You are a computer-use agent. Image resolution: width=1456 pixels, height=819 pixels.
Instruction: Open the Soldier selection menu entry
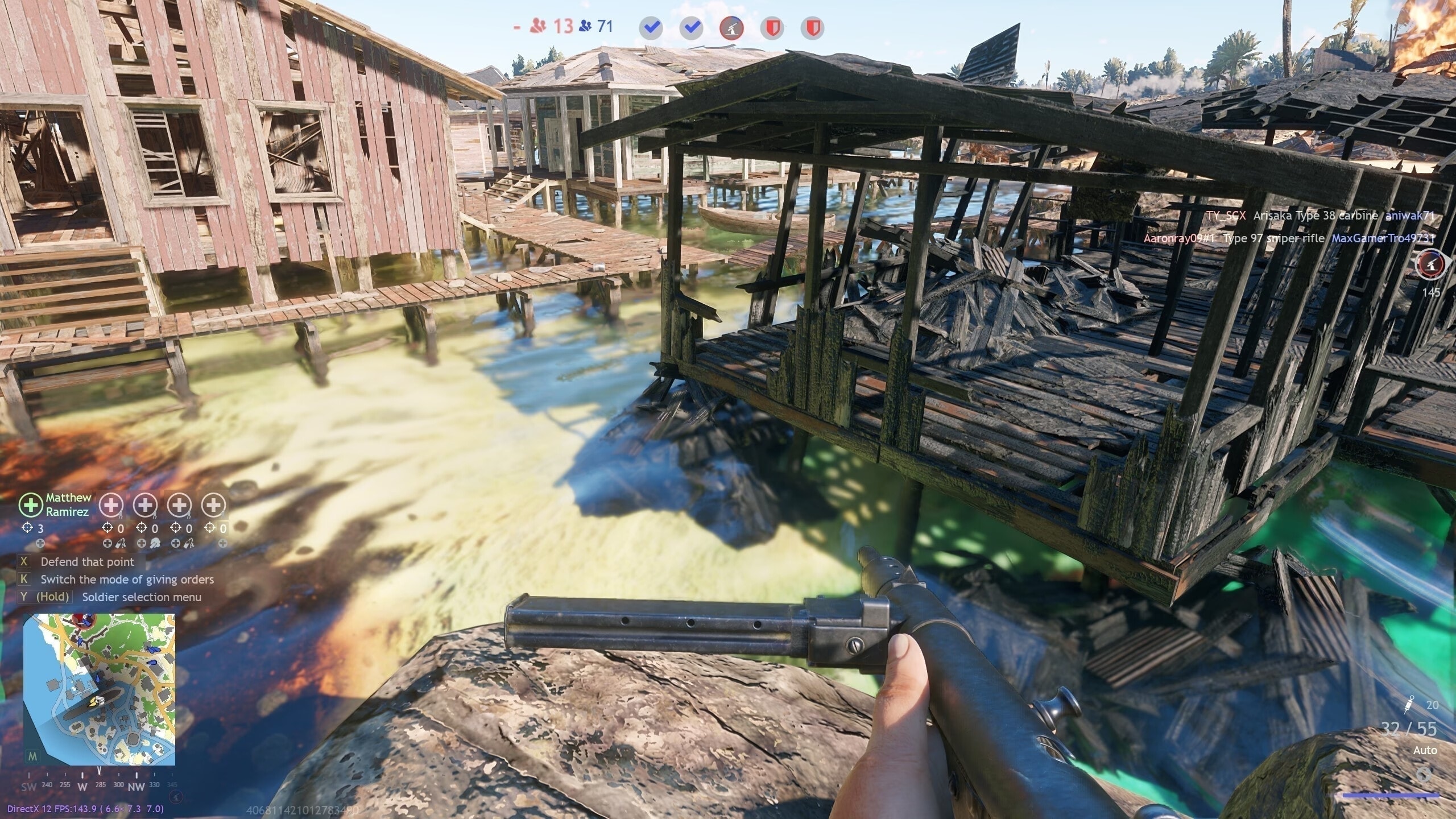141,597
